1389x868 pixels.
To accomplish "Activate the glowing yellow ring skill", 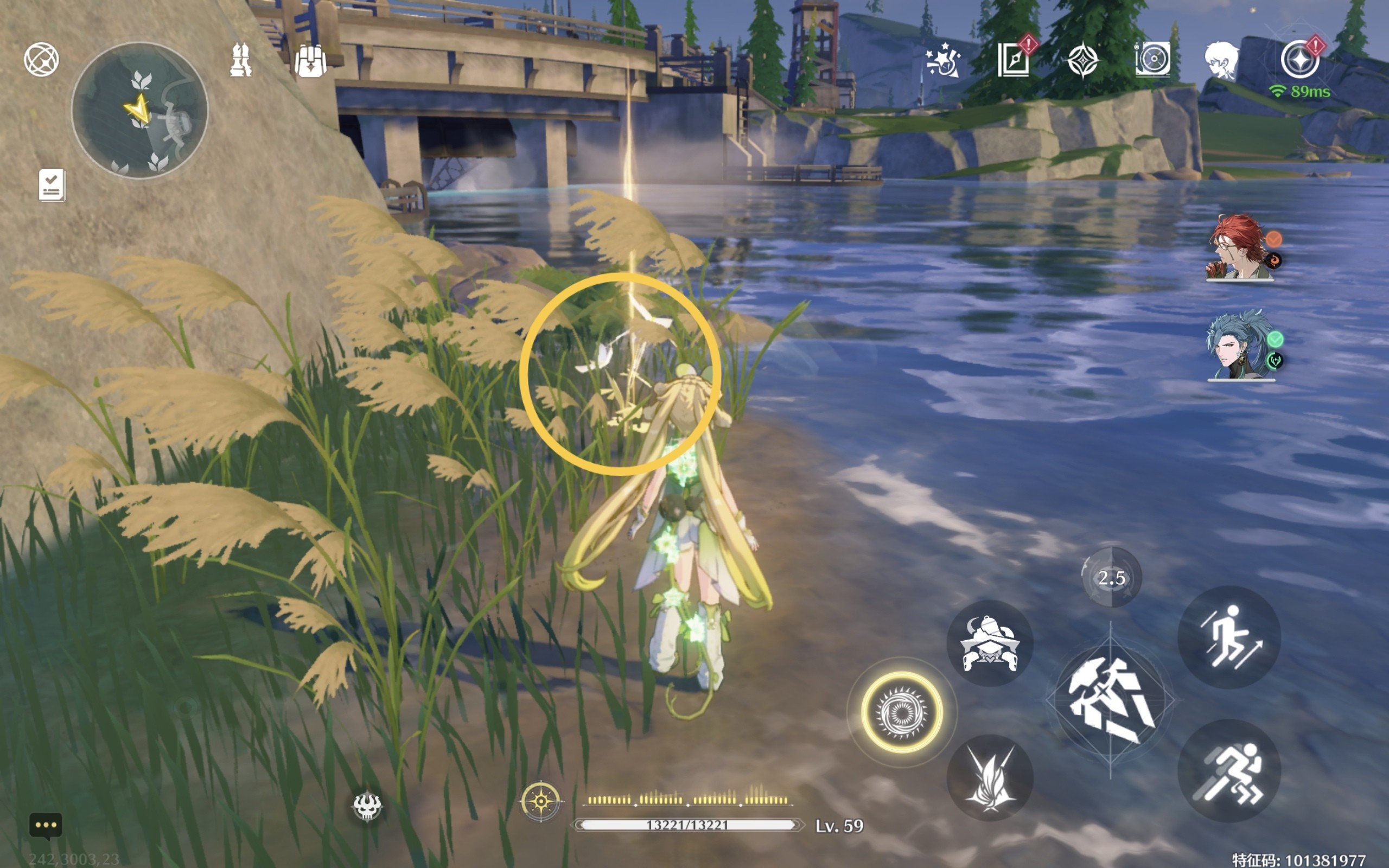I will pos(902,712).
